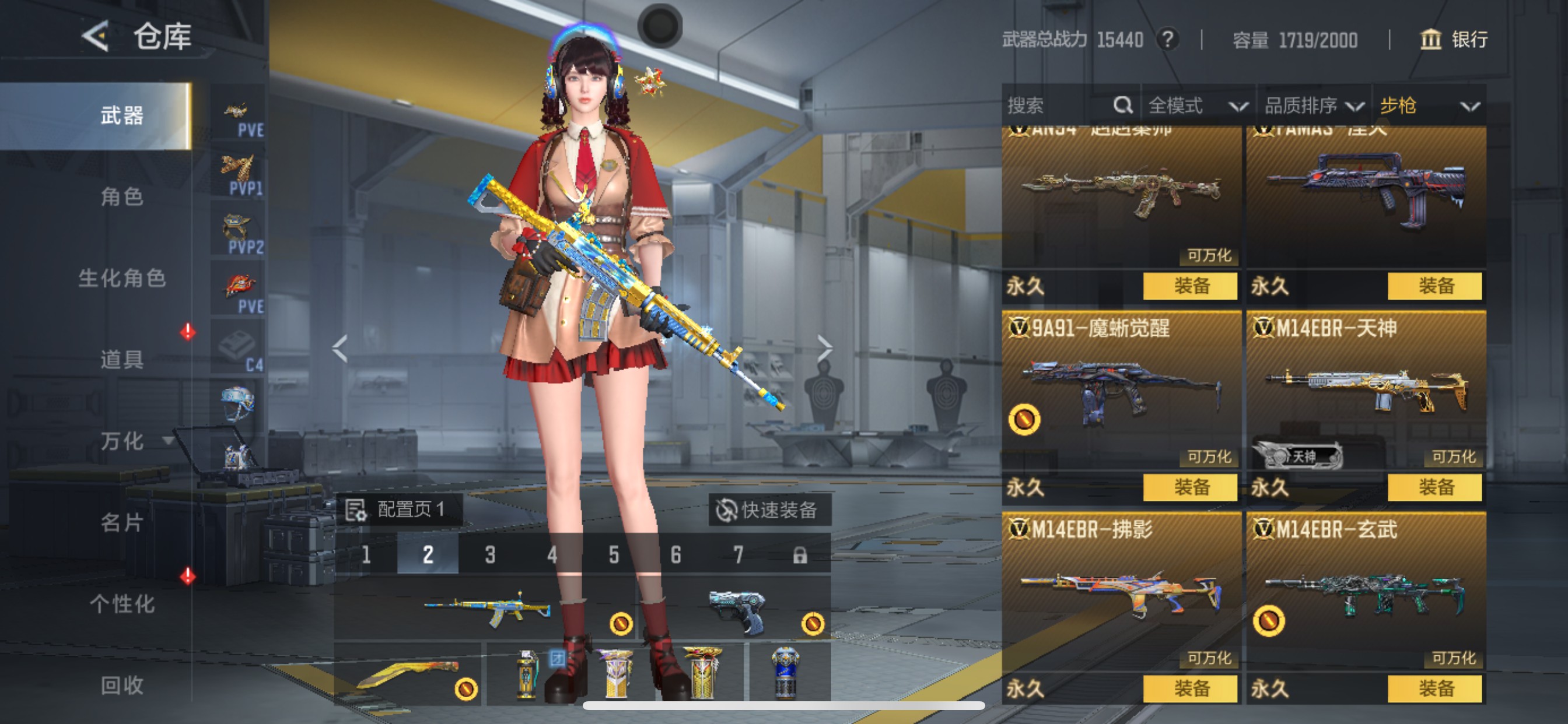The image size is (1568, 724).
Task: 切换到生化角色标签页
Action: point(122,280)
